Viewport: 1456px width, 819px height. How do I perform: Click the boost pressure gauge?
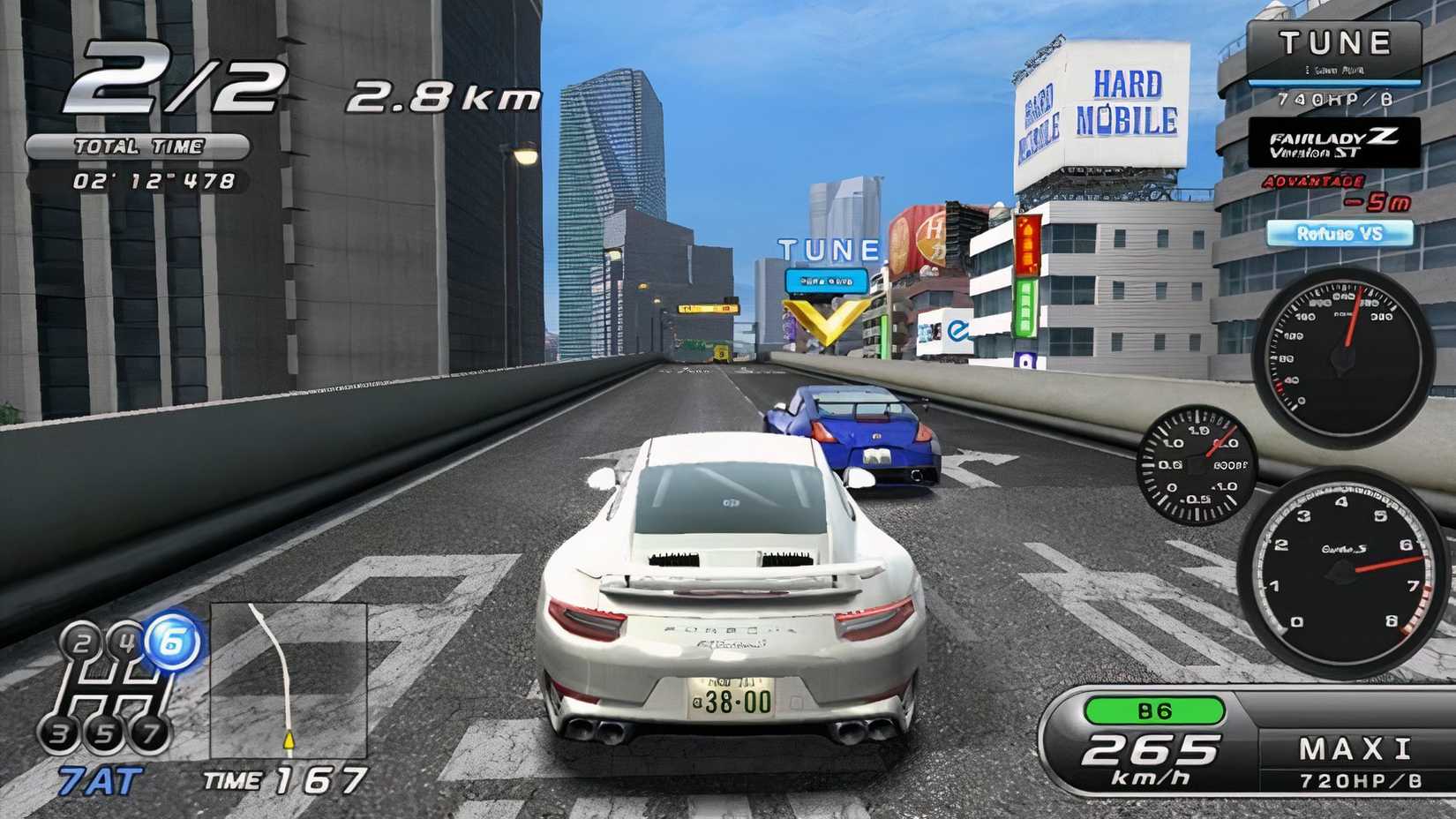1197,463
